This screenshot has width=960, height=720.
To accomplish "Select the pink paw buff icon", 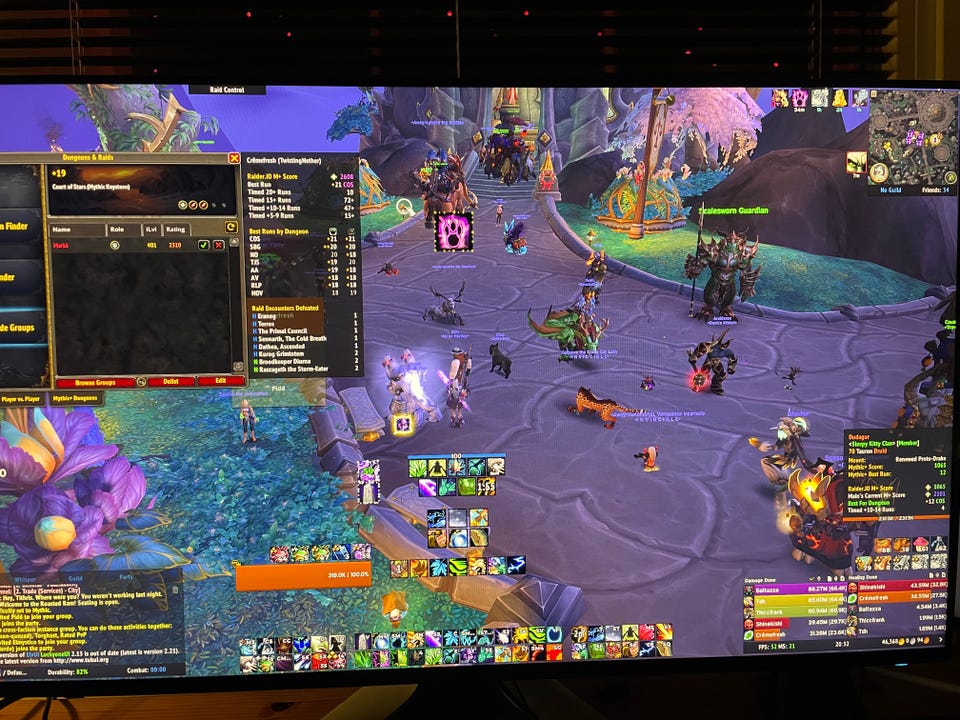I will [x=453, y=232].
